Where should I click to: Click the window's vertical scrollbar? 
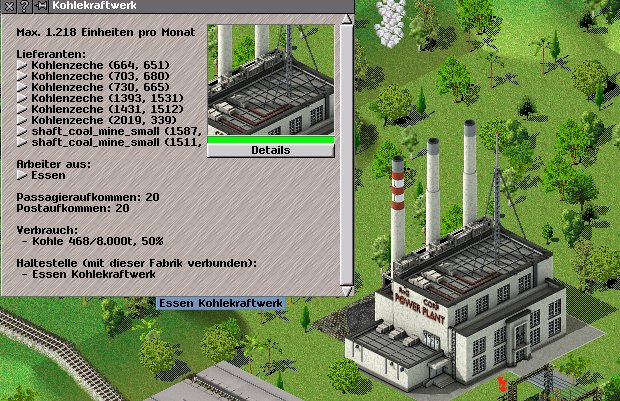tap(346, 150)
